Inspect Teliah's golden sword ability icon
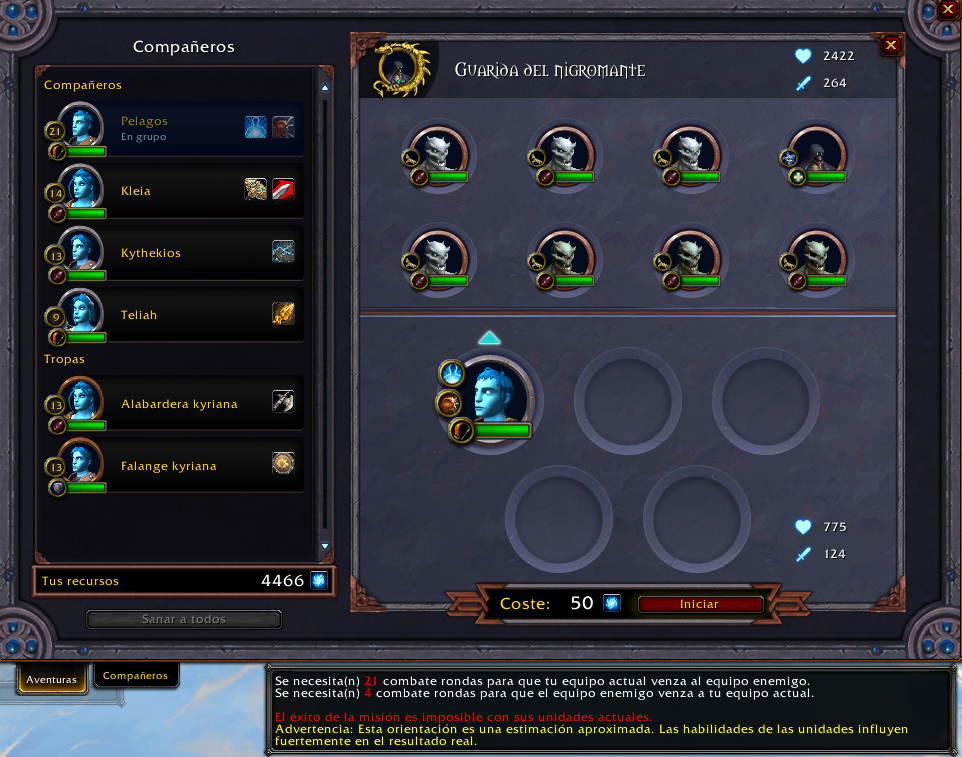 point(283,314)
